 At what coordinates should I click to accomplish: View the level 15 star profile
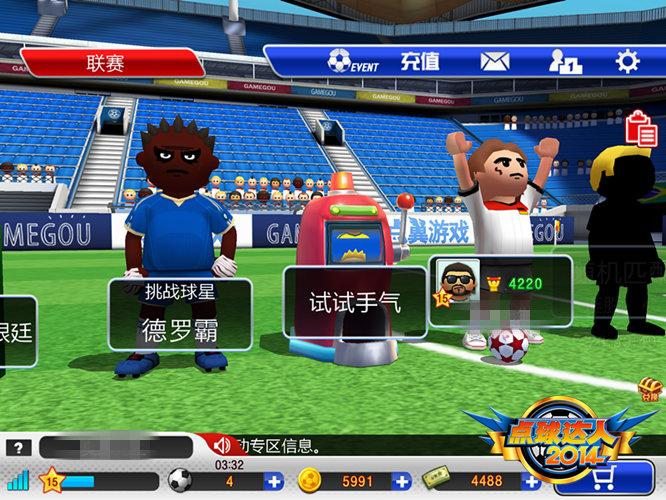50,480
